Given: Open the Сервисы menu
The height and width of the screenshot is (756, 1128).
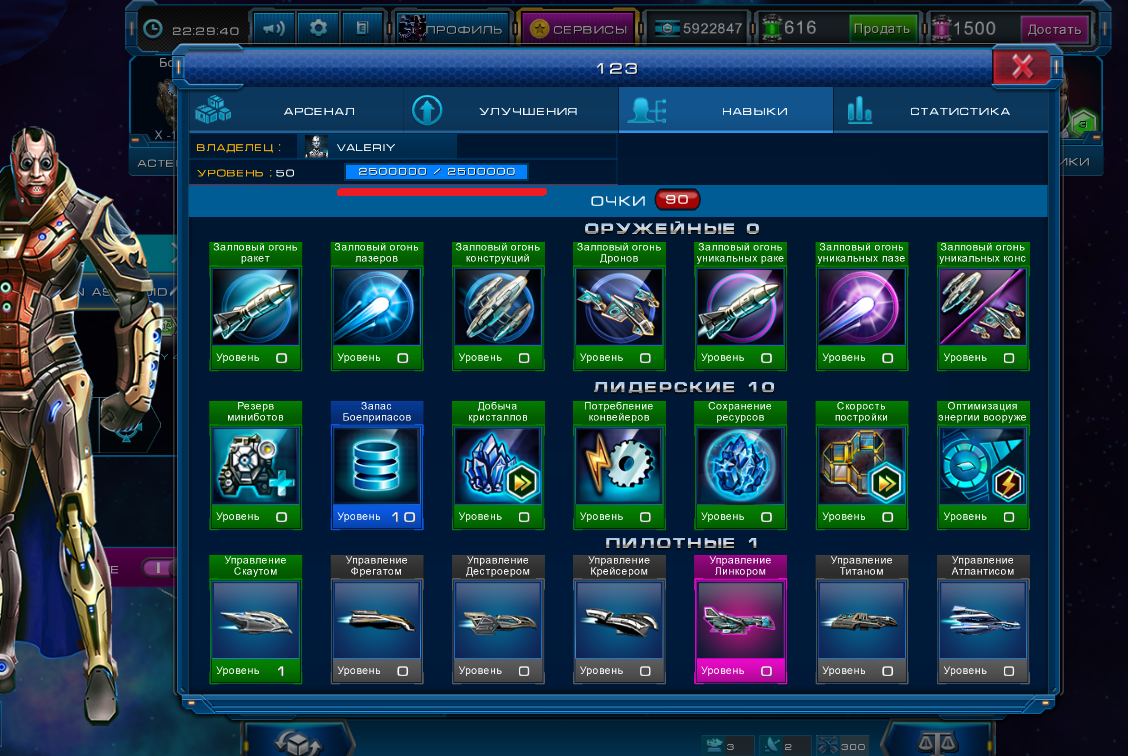Looking at the screenshot, I should pyautogui.click(x=579, y=29).
